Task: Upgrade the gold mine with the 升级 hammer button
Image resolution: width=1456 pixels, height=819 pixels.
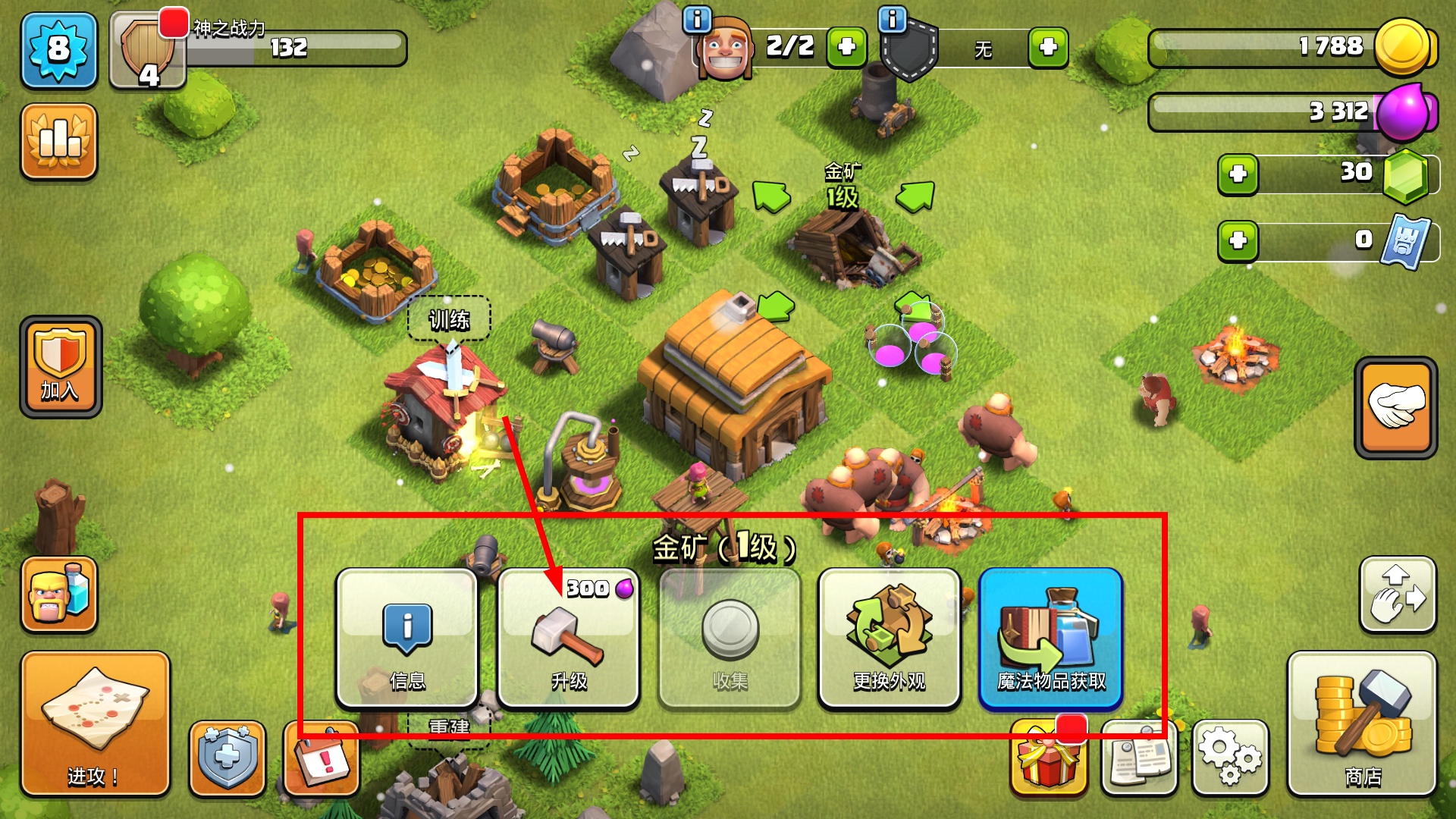Action: pyautogui.click(x=569, y=638)
